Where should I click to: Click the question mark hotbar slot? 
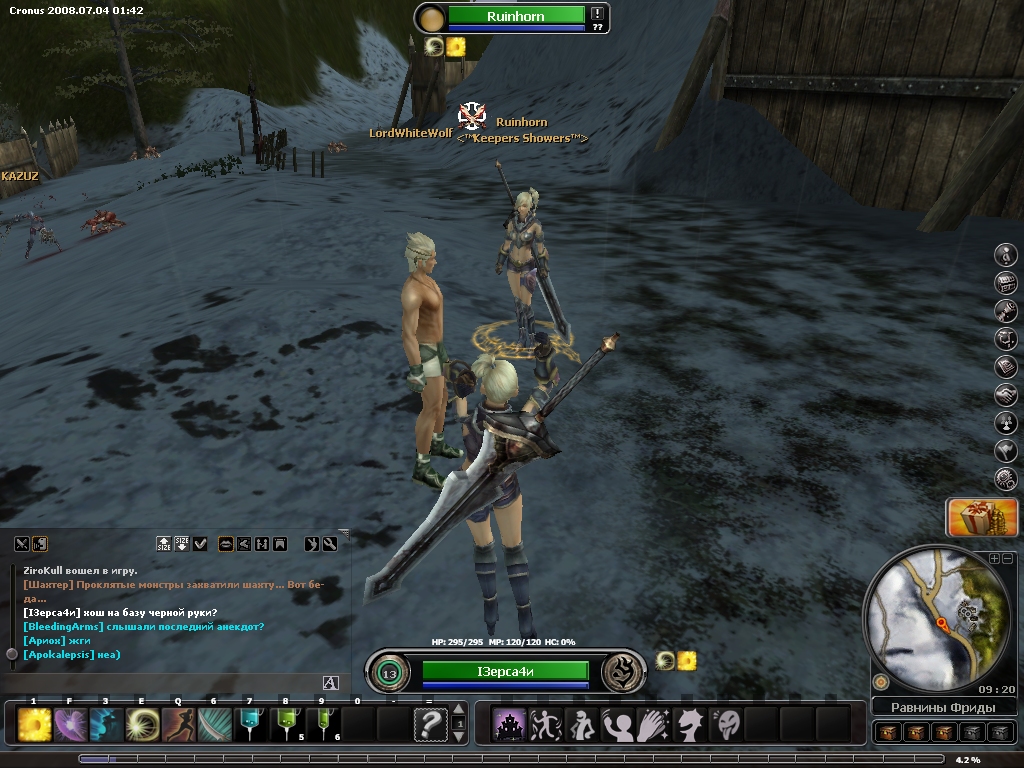[x=430, y=724]
